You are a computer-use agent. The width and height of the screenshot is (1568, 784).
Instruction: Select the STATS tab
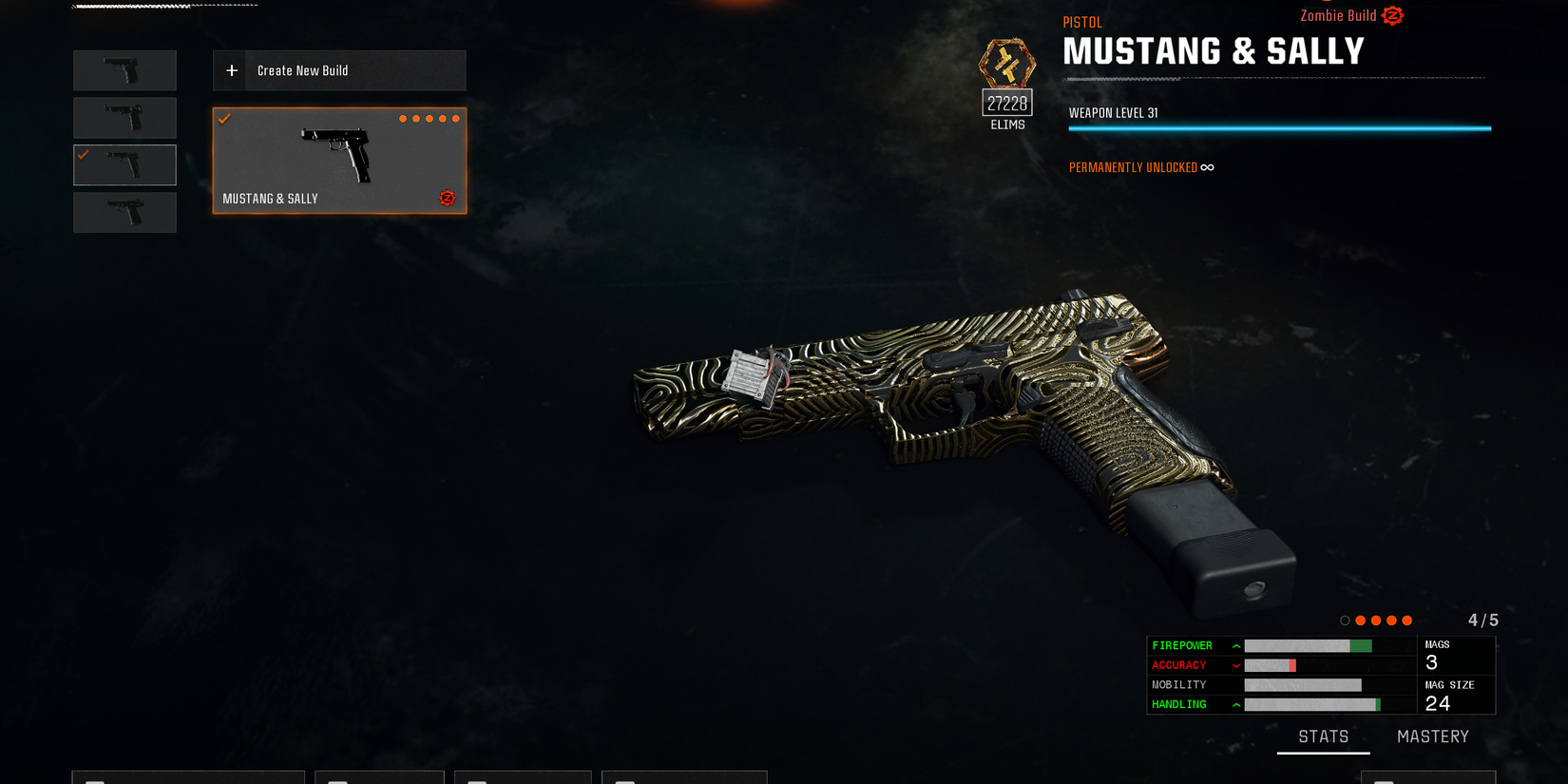click(1323, 736)
